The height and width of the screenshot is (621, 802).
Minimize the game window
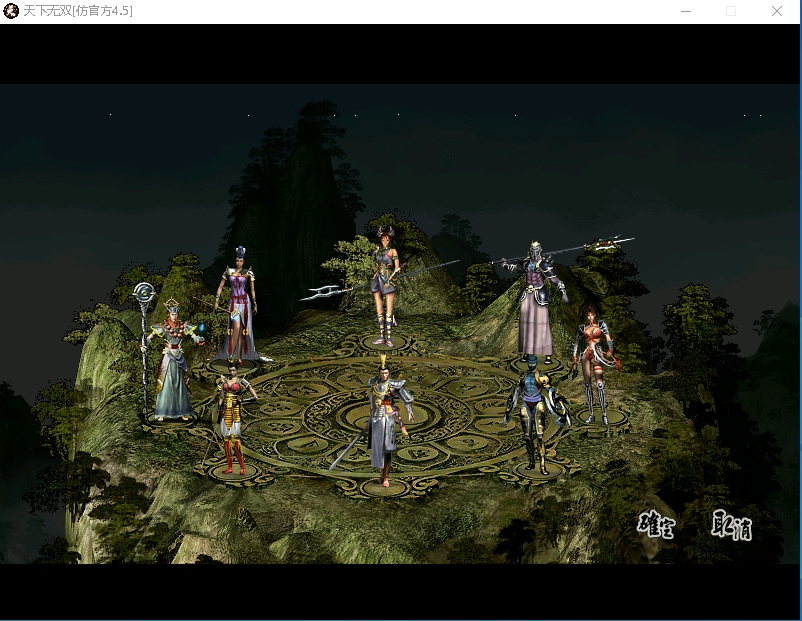(x=686, y=11)
